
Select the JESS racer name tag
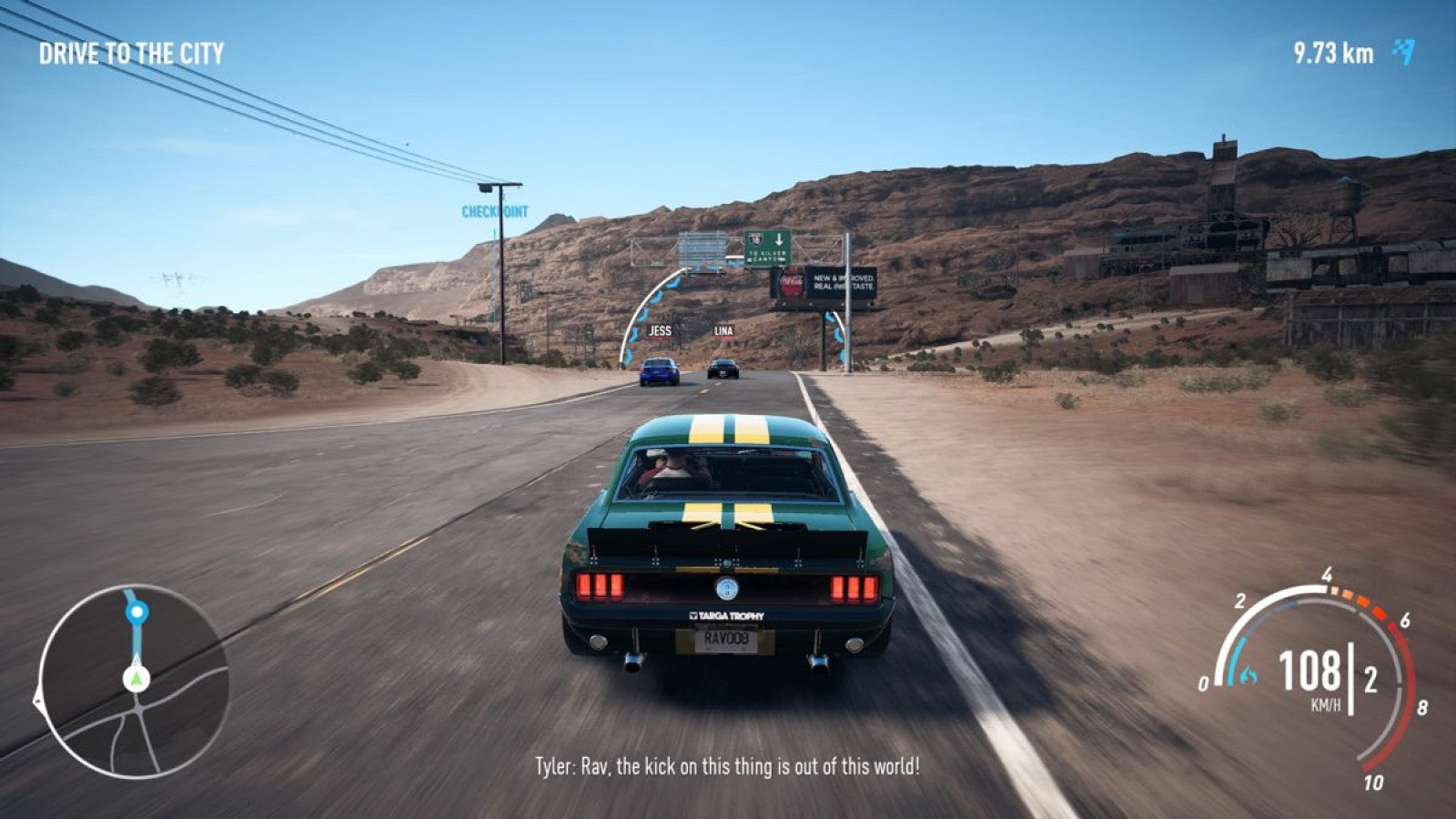click(x=659, y=332)
